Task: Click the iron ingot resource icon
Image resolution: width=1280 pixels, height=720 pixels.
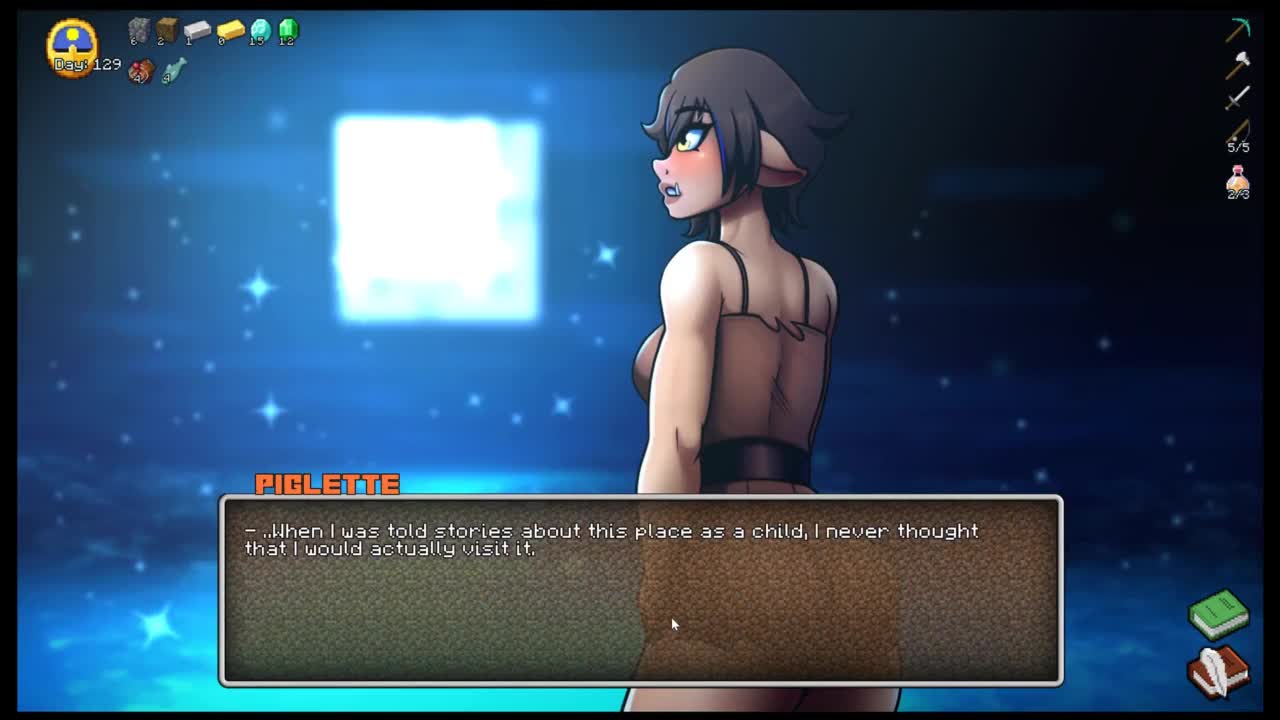Action: [197, 31]
